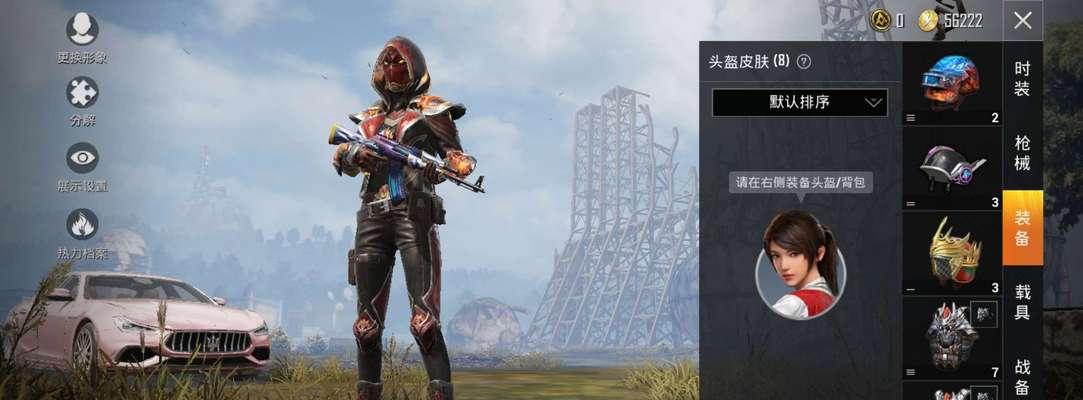Image resolution: width=1083 pixels, height=400 pixels.
Task: Switch to the 枪械 tab
Action: (1022, 153)
